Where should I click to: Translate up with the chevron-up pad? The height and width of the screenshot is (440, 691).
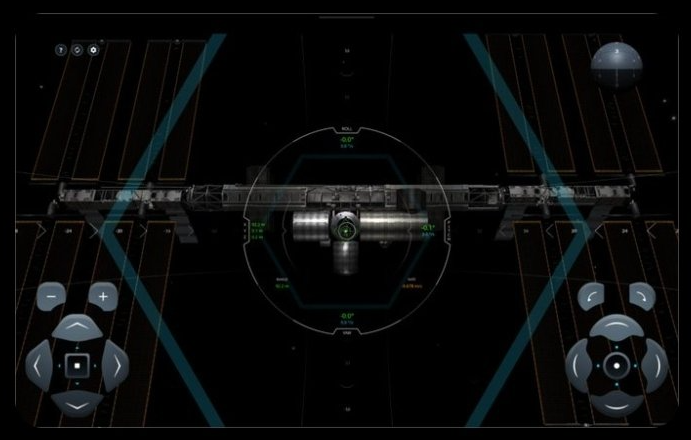(x=77, y=328)
